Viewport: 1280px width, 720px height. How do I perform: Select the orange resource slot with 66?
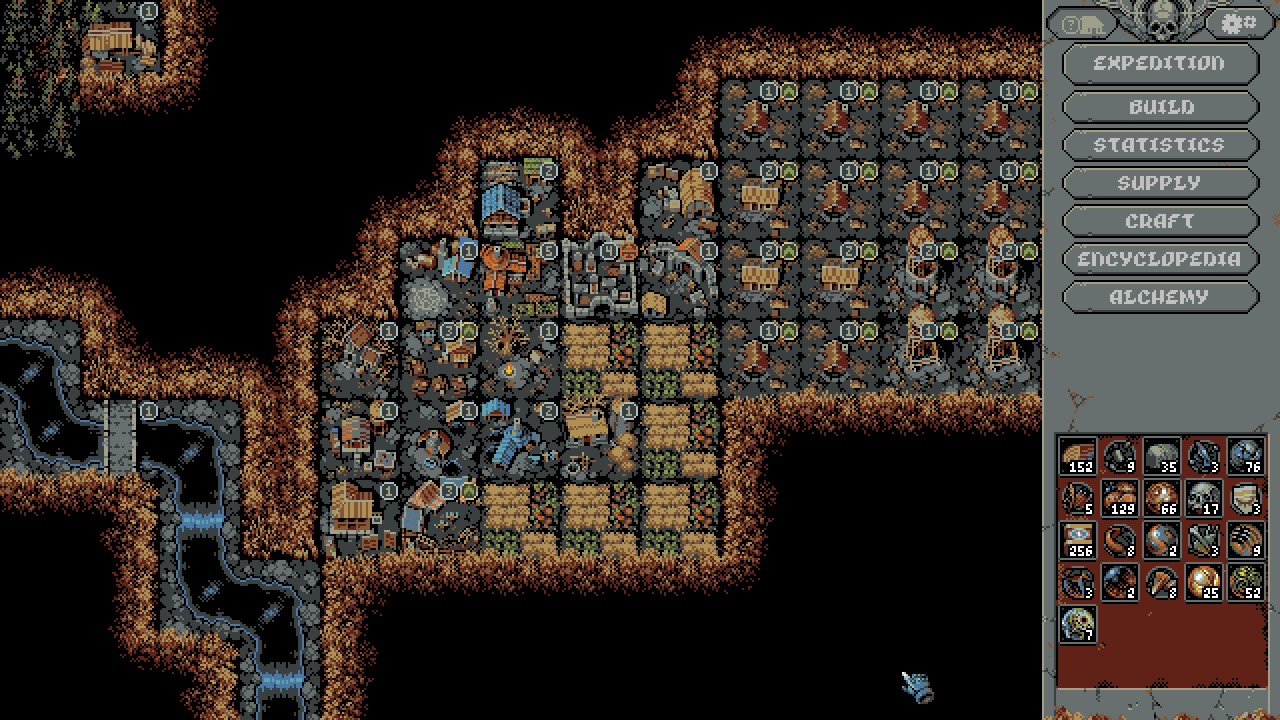click(x=1161, y=498)
